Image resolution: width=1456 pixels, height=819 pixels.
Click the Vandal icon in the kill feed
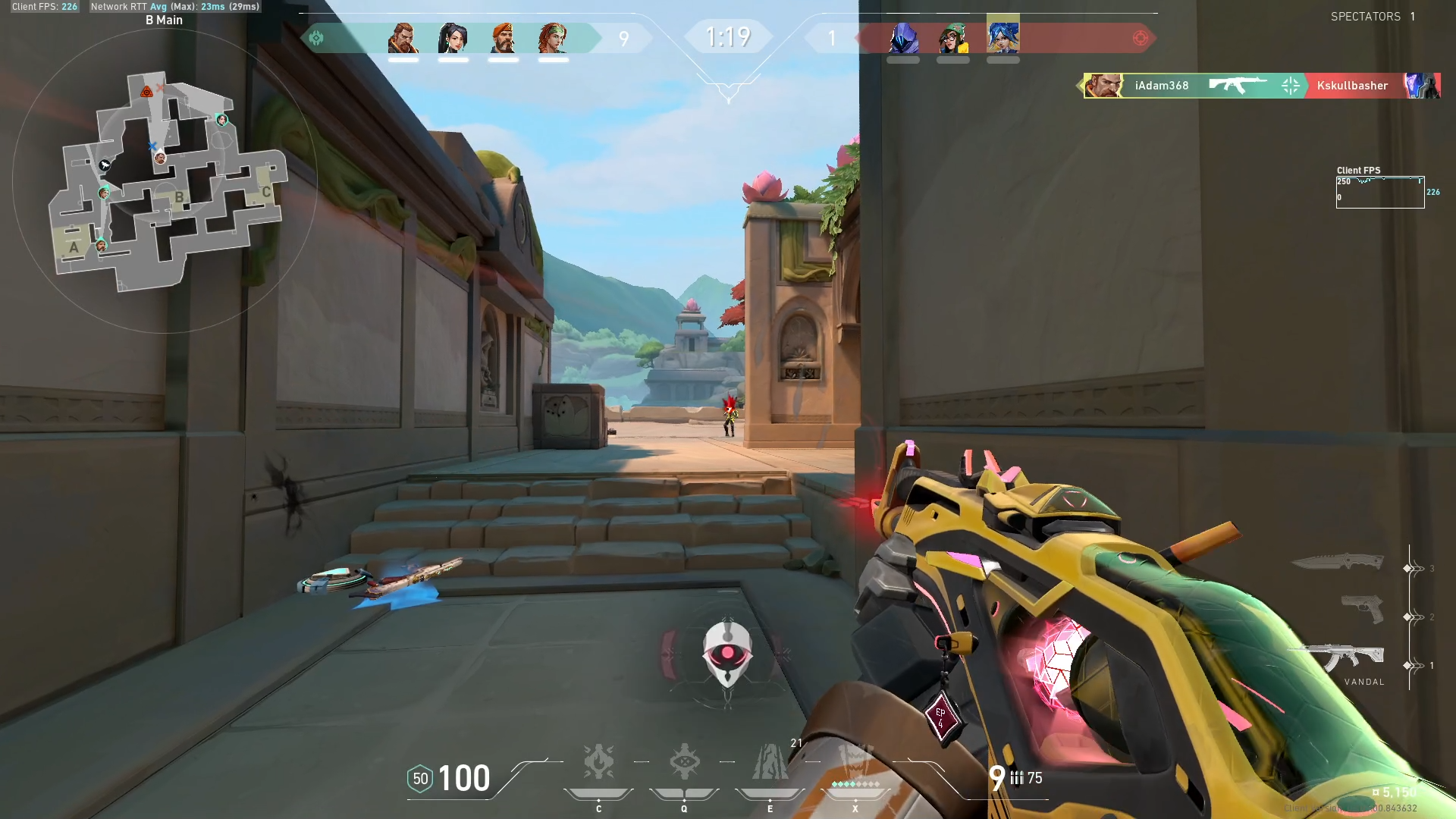[1236, 86]
